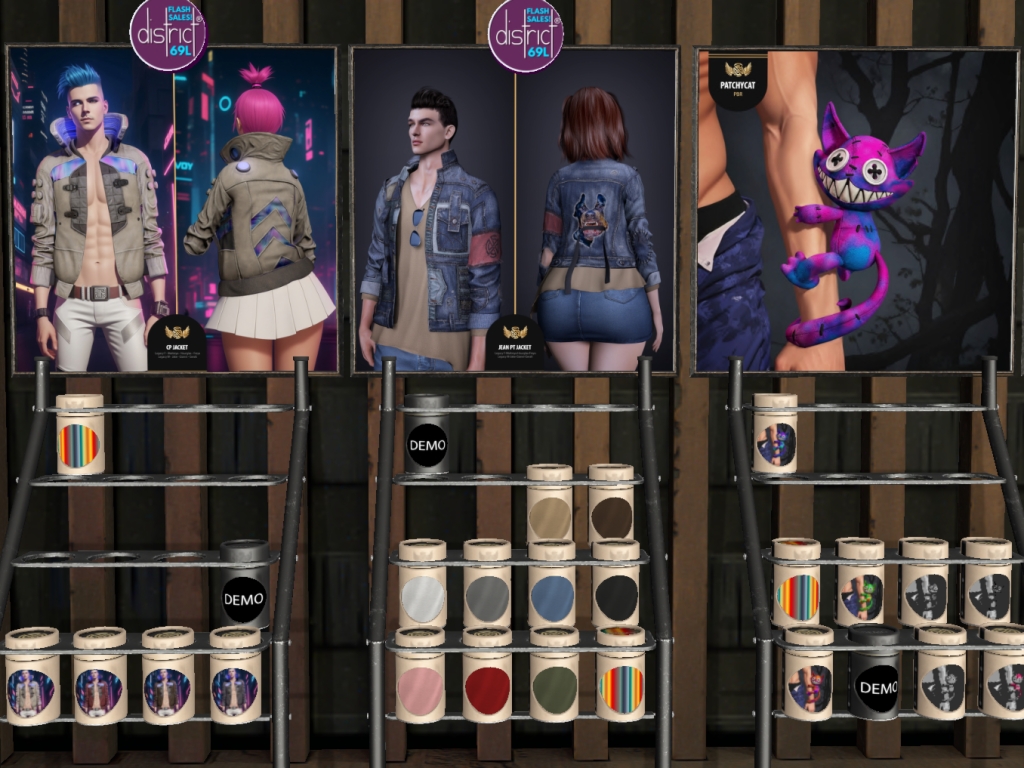Image resolution: width=1024 pixels, height=768 pixels.
Task: Select the Jean PT Jacket DEMO canister
Action: pyautogui.click(x=427, y=436)
